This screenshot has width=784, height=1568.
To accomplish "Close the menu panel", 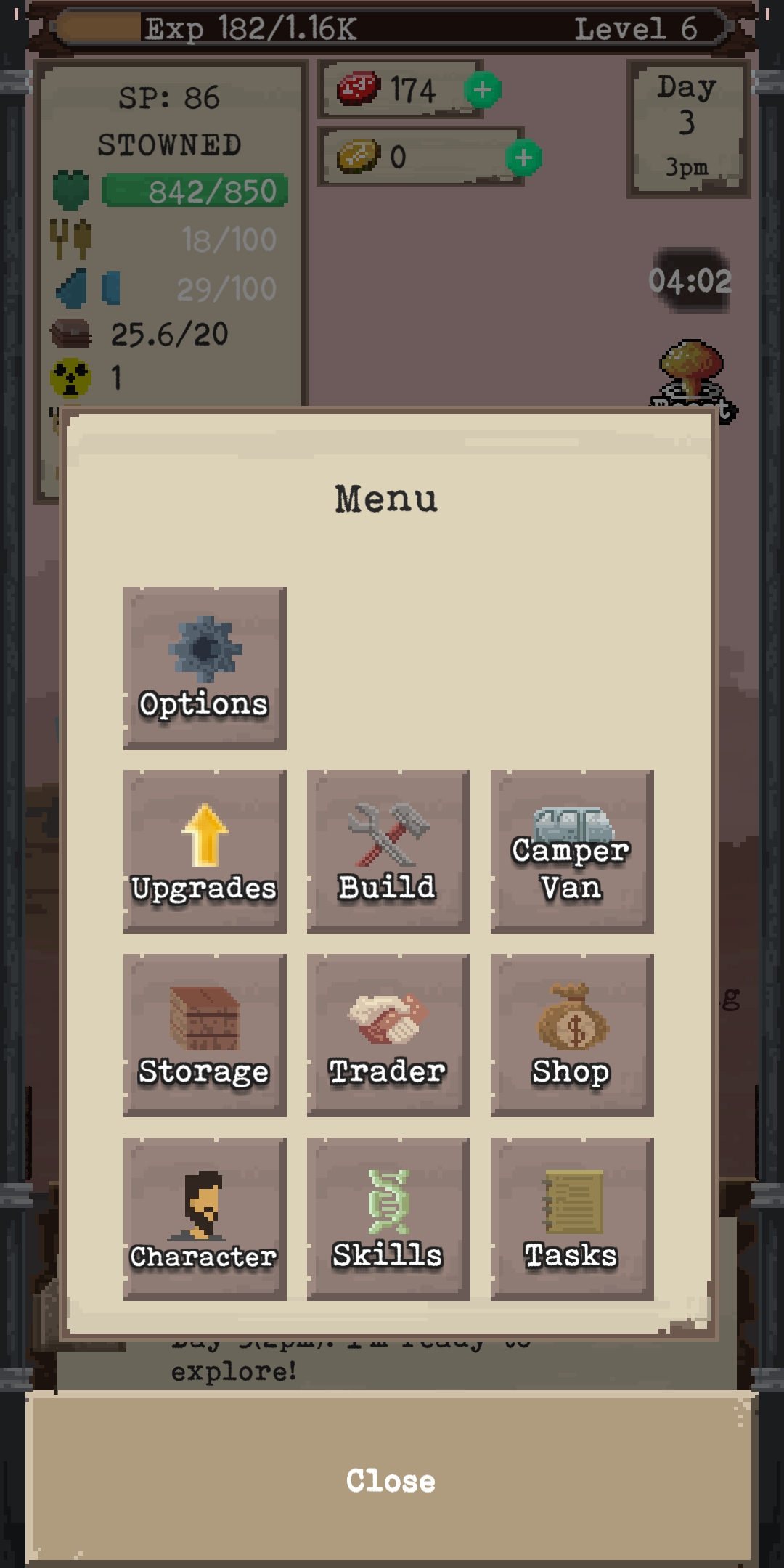I will (391, 1481).
